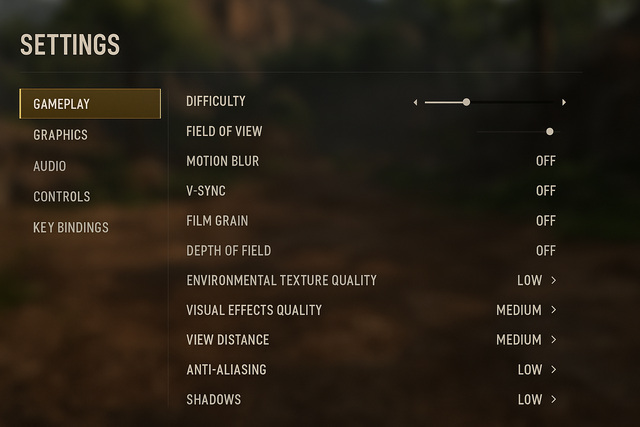
Task: Open the Key Bindings section
Action: (70, 228)
